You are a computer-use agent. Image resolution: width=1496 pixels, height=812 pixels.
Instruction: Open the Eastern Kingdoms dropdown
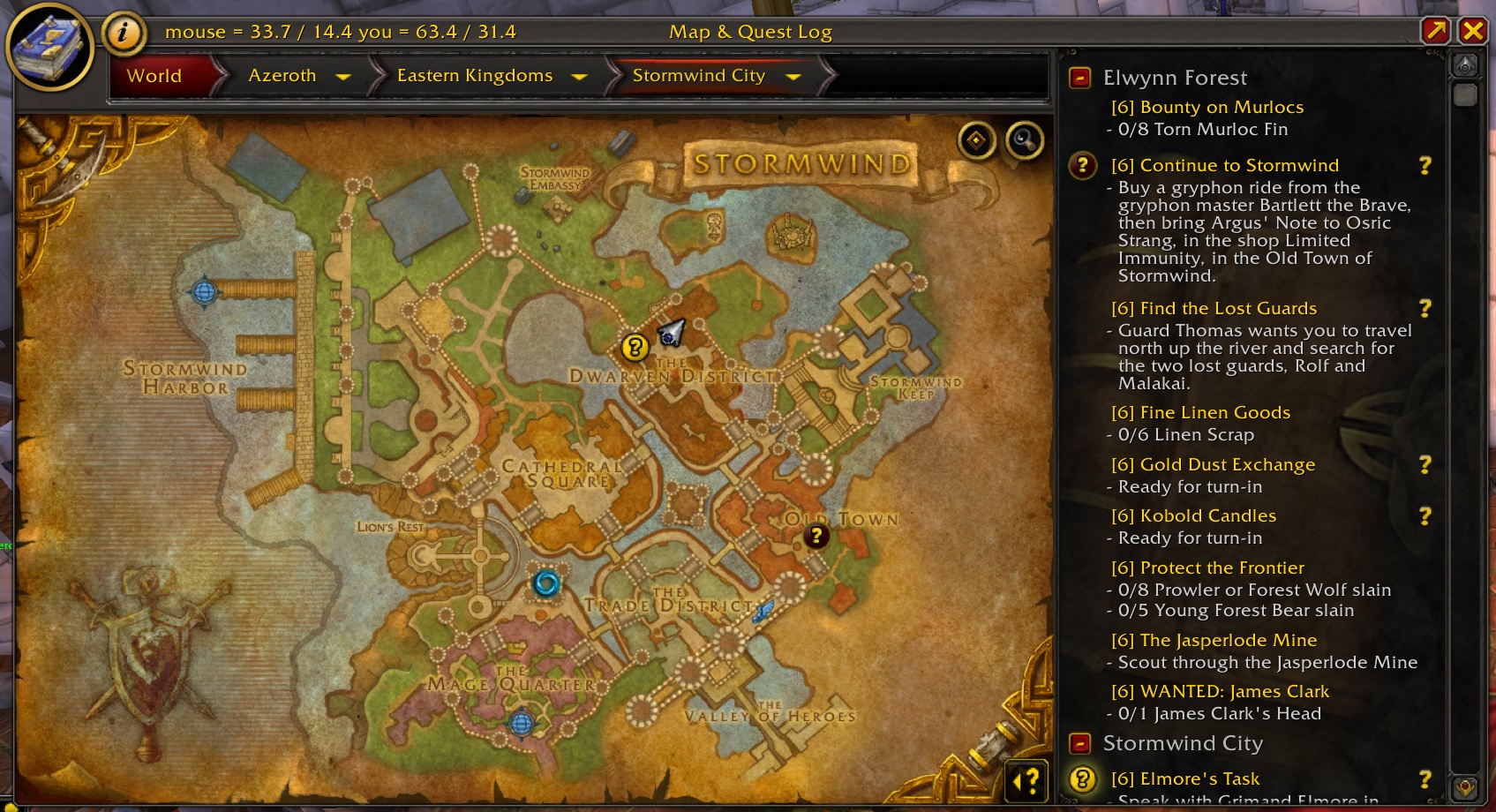[580, 77]
